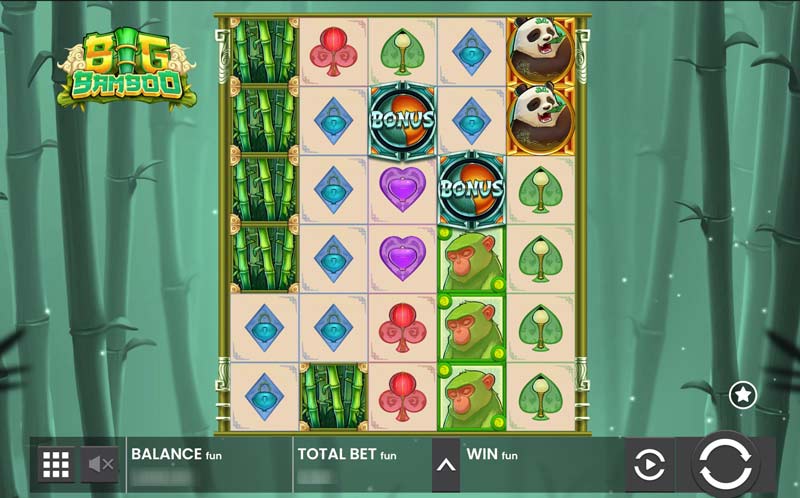Toggle the muted sound speaker

(102, 464)
